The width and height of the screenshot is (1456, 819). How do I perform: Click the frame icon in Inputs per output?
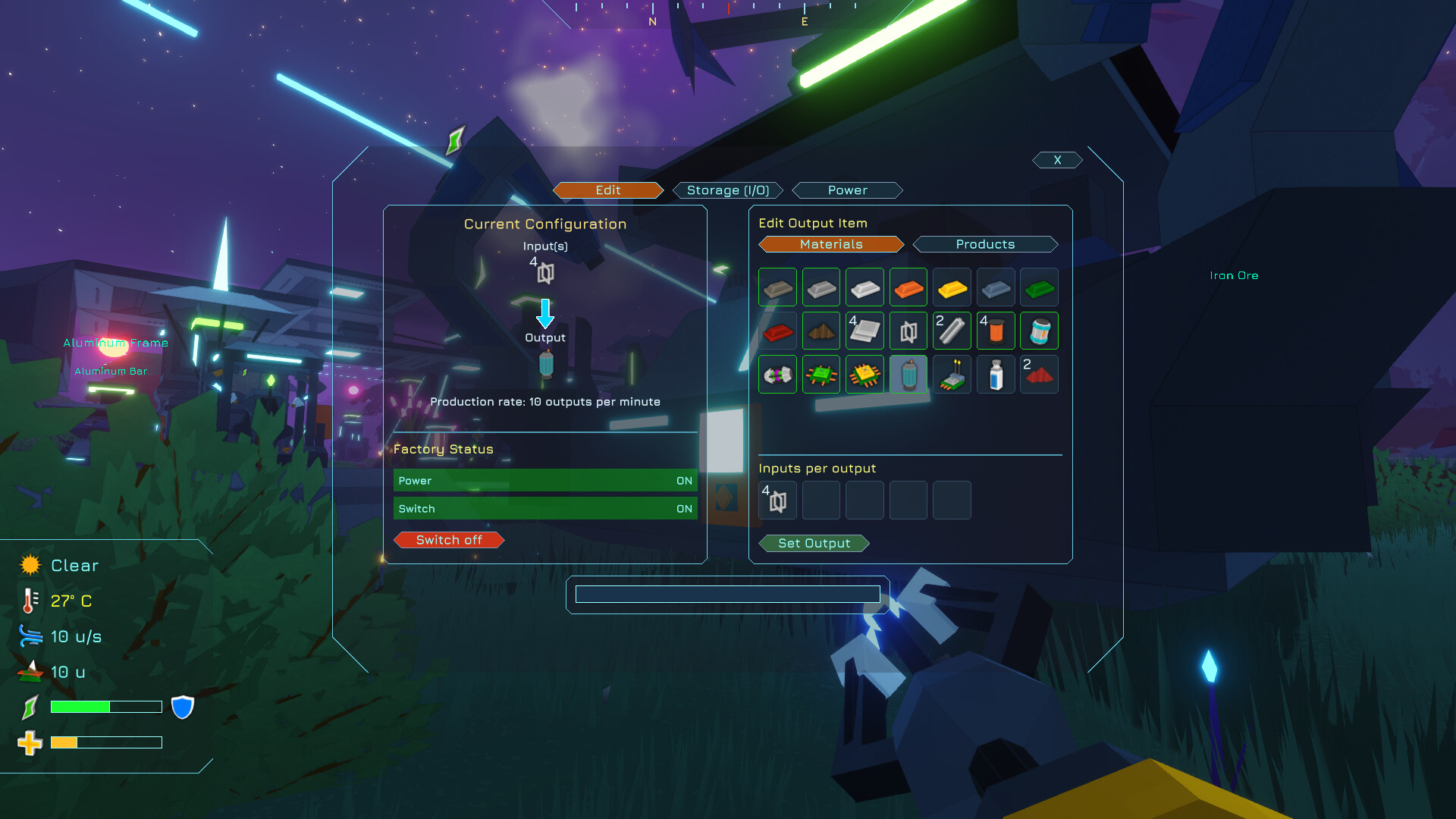point(777,500)
